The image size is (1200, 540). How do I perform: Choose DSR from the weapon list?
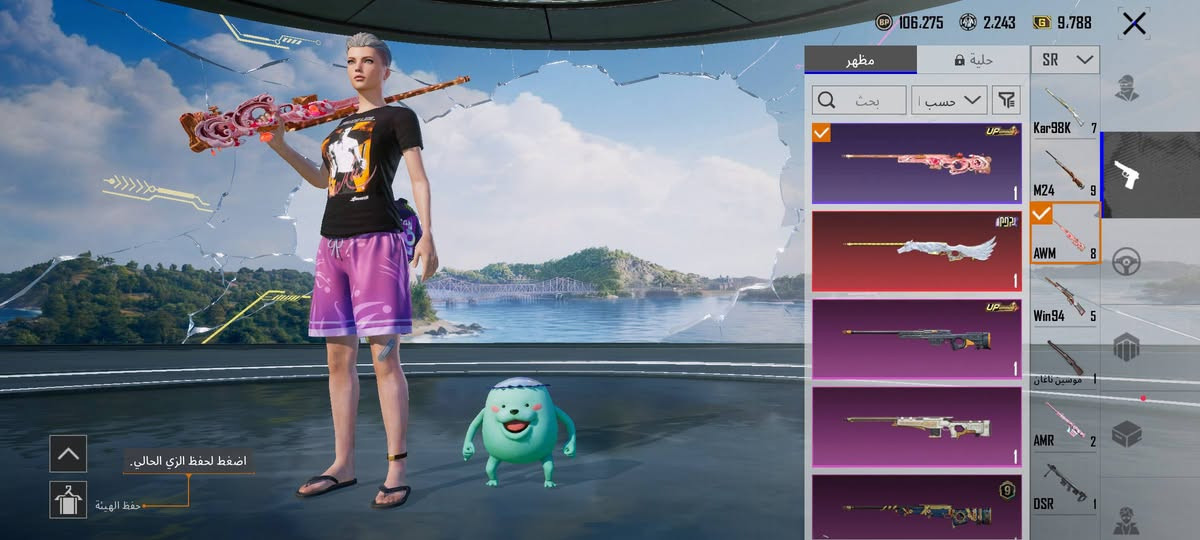click(1065, 487)
